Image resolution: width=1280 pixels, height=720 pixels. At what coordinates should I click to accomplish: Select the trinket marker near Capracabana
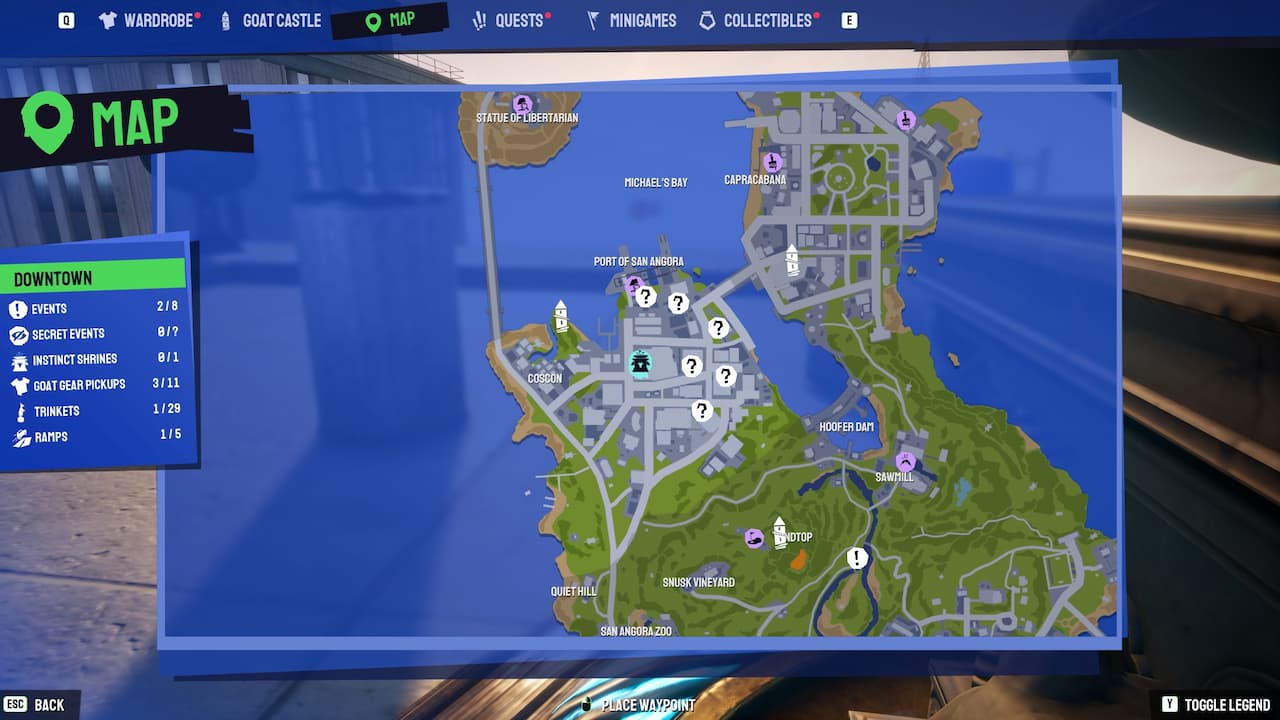[772, 162]
